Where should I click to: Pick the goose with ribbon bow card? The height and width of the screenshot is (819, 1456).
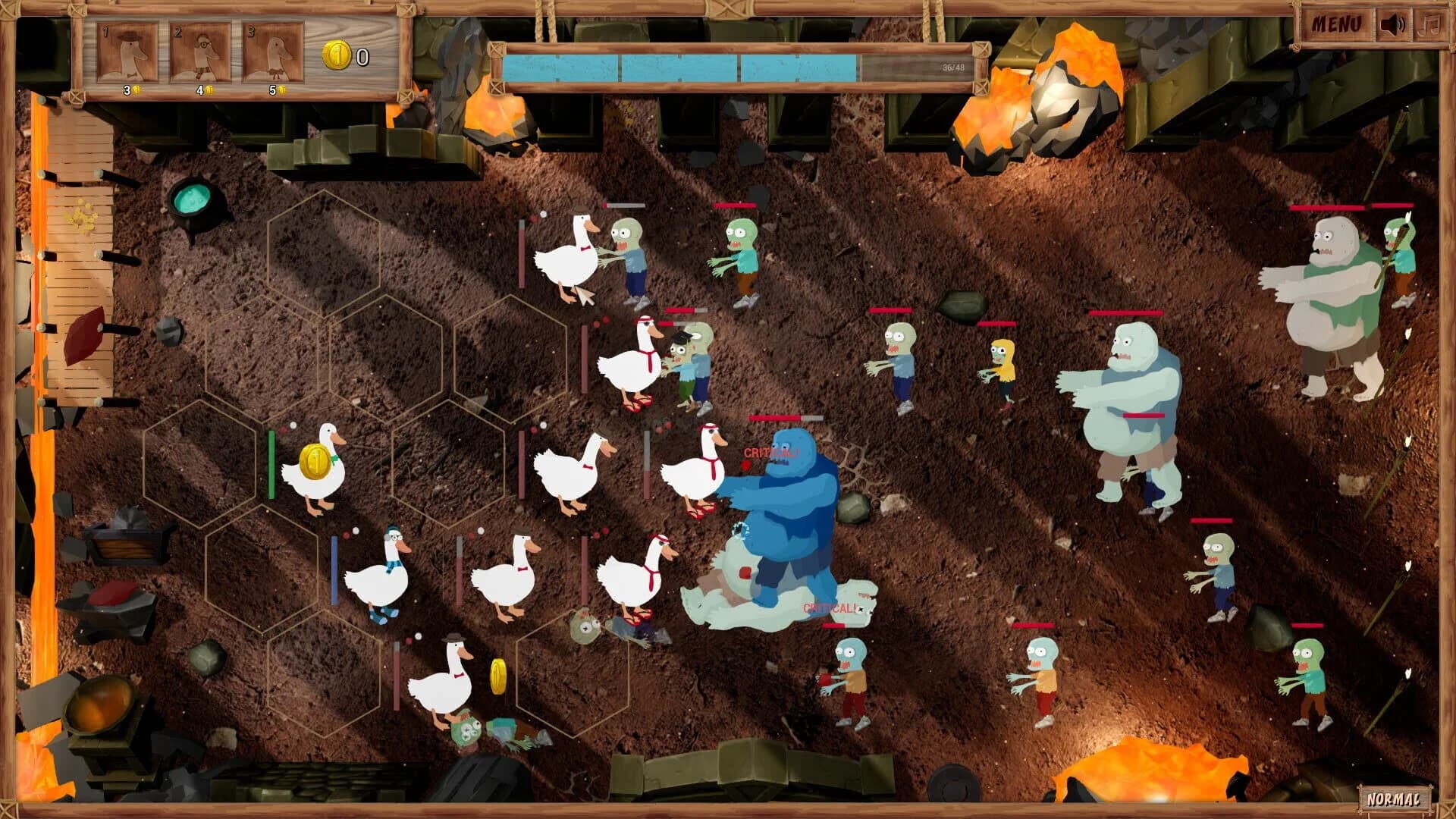point(273,53)
